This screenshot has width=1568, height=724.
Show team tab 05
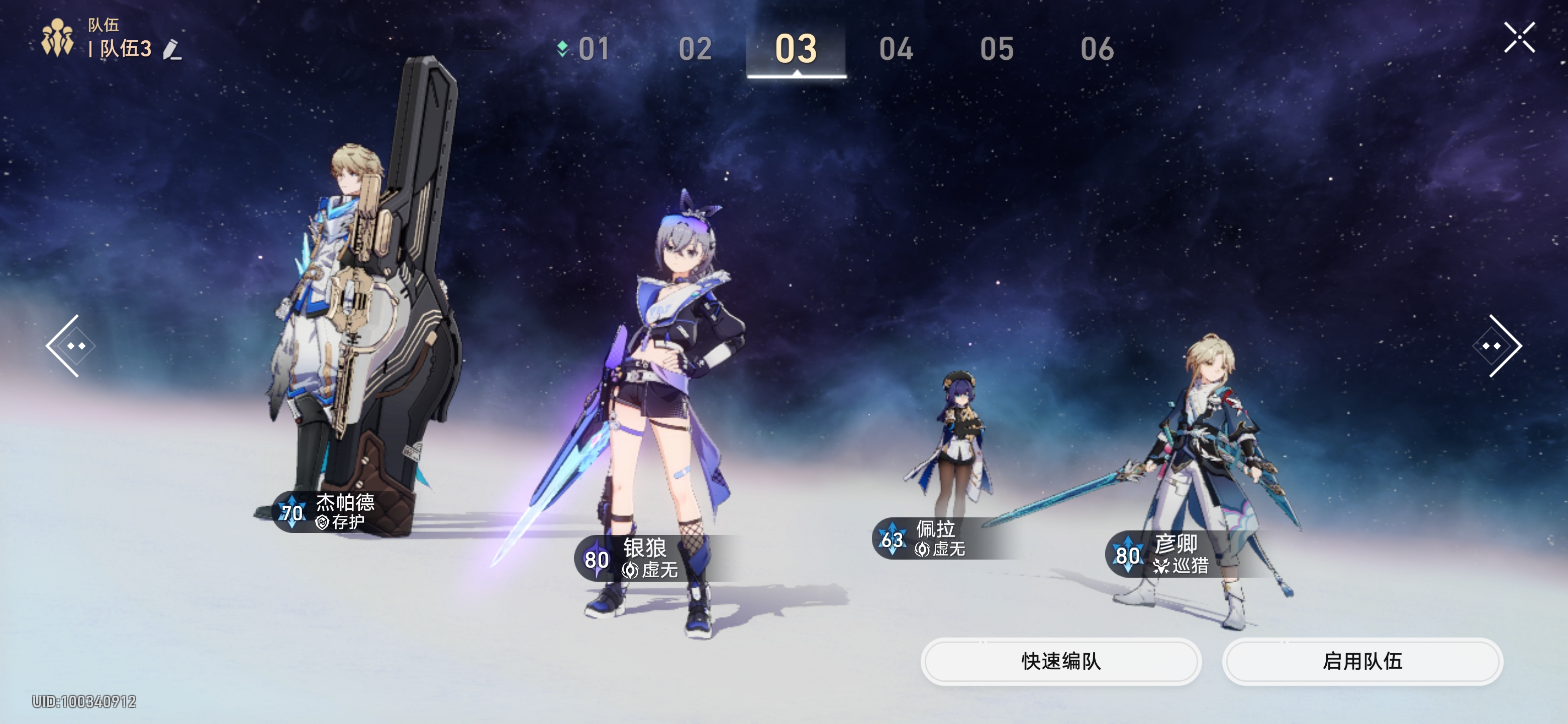pos(997,49)
